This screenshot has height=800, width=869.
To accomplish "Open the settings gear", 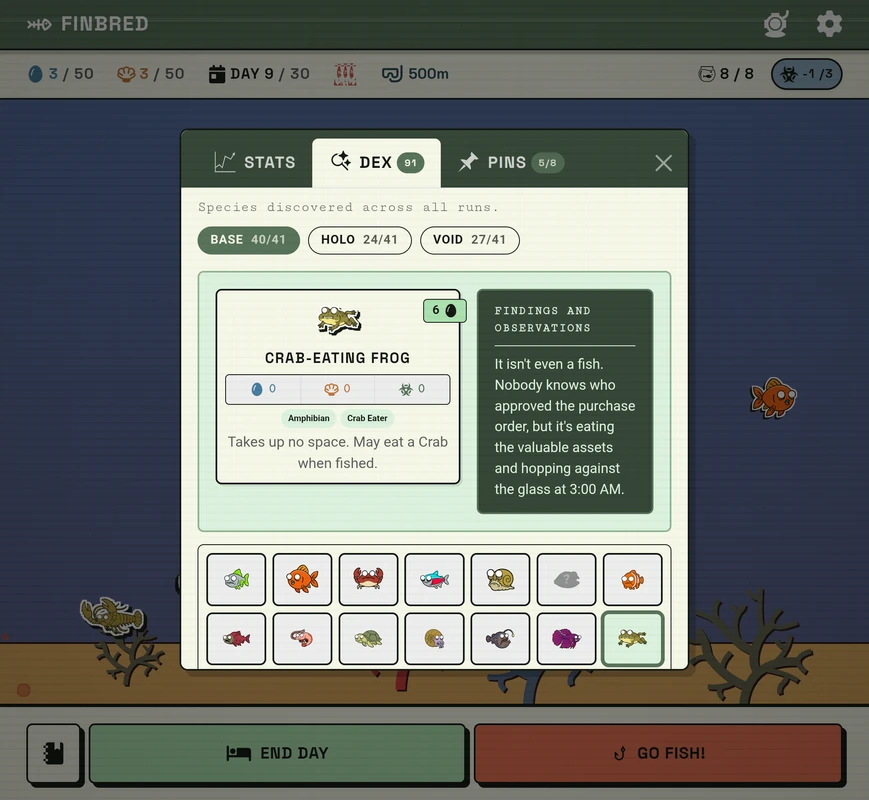I will click(x=829, y=24).
